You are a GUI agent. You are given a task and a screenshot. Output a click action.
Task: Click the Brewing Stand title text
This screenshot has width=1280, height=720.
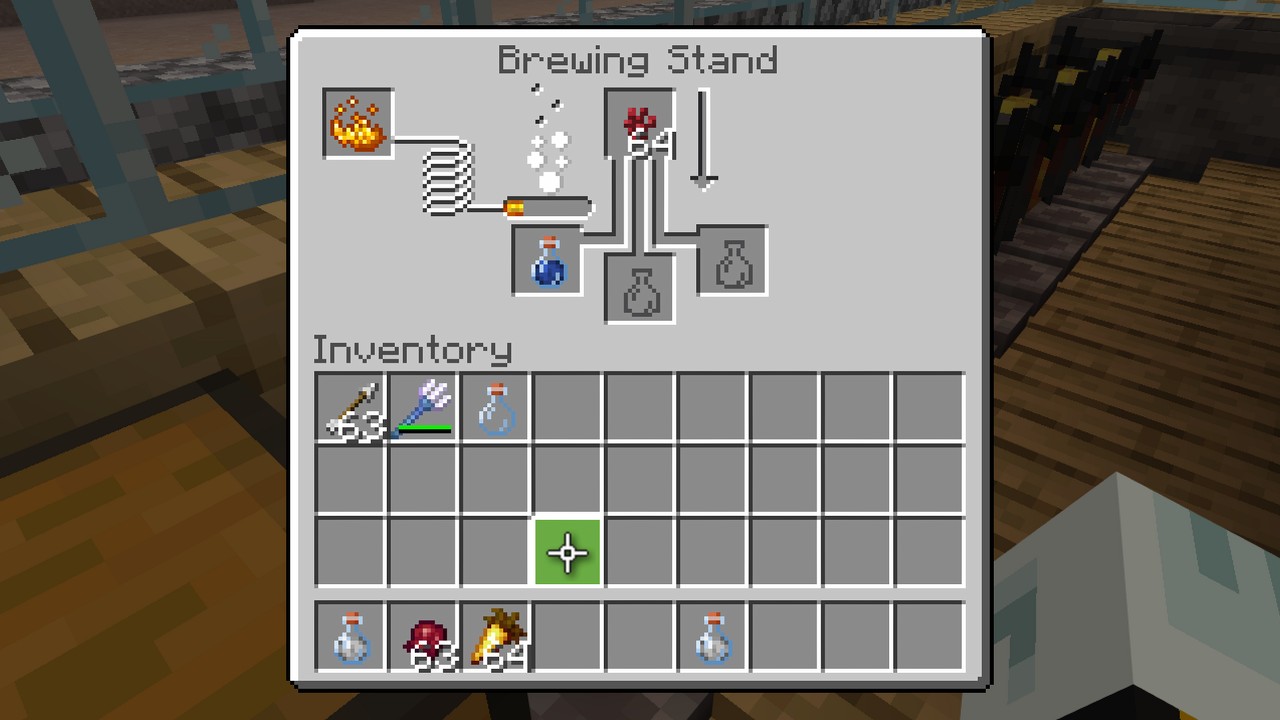click(637, 61)
